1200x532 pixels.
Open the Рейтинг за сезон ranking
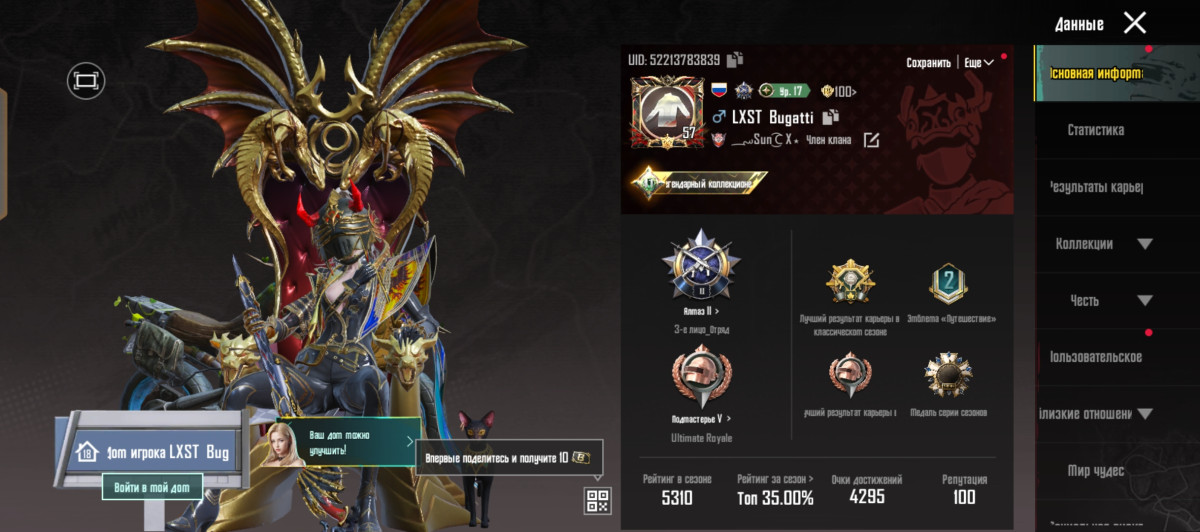pyautogui.click(x=775, y=489)
